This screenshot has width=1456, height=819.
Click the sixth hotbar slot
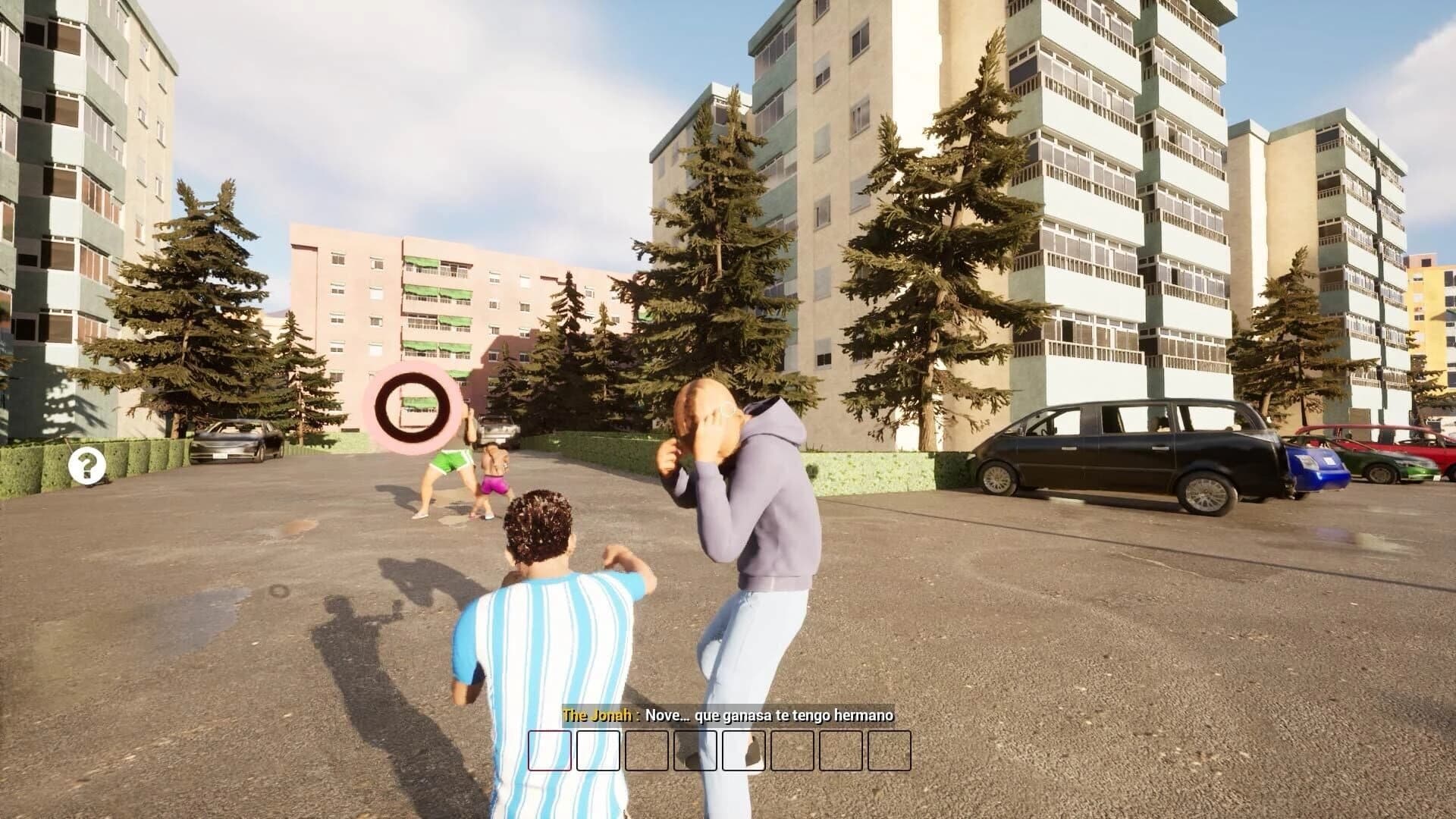point(793,751)
